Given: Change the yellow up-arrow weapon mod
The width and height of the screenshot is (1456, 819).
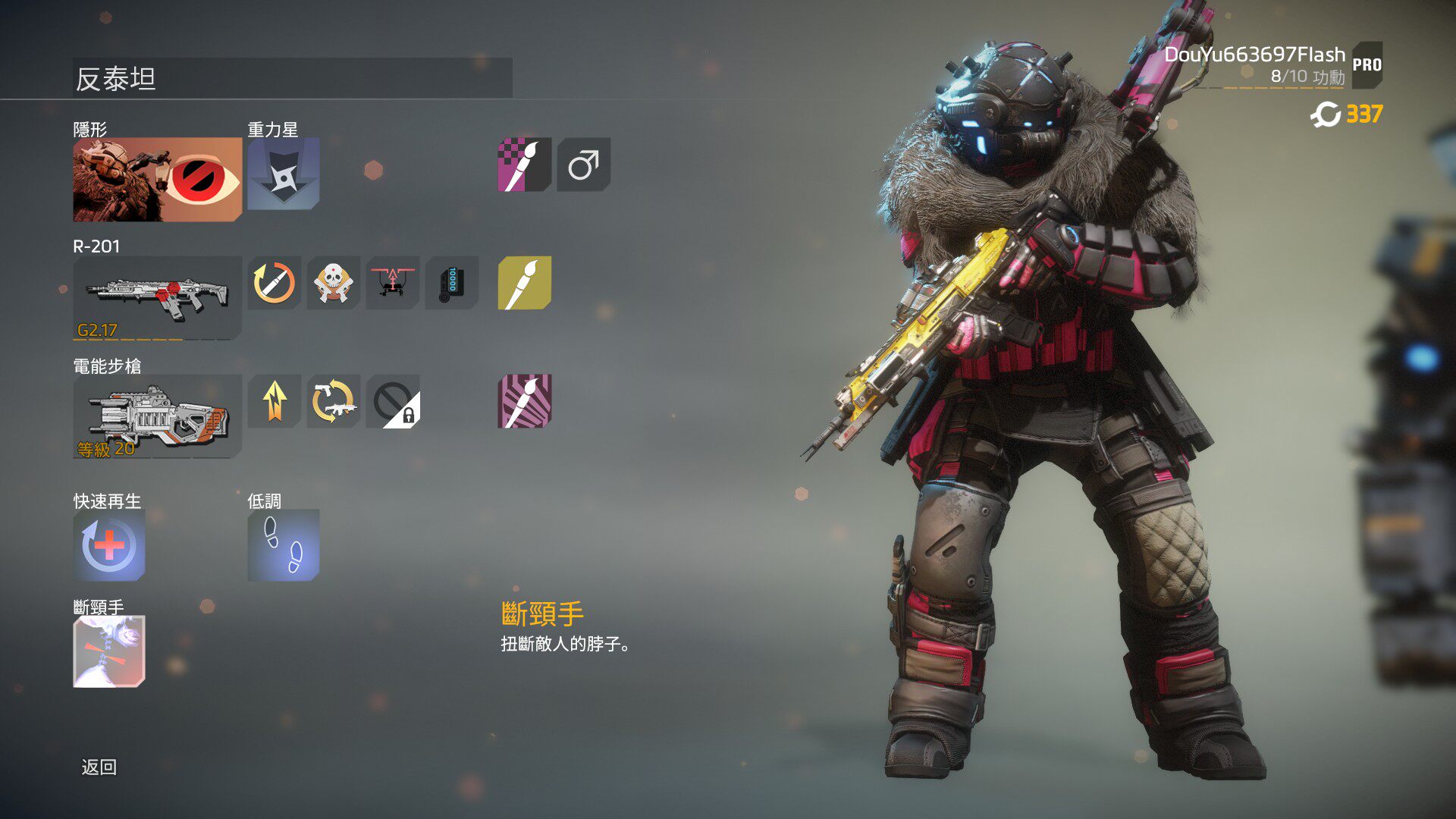Looking at the screenshot, I should [x=274, y=401].
